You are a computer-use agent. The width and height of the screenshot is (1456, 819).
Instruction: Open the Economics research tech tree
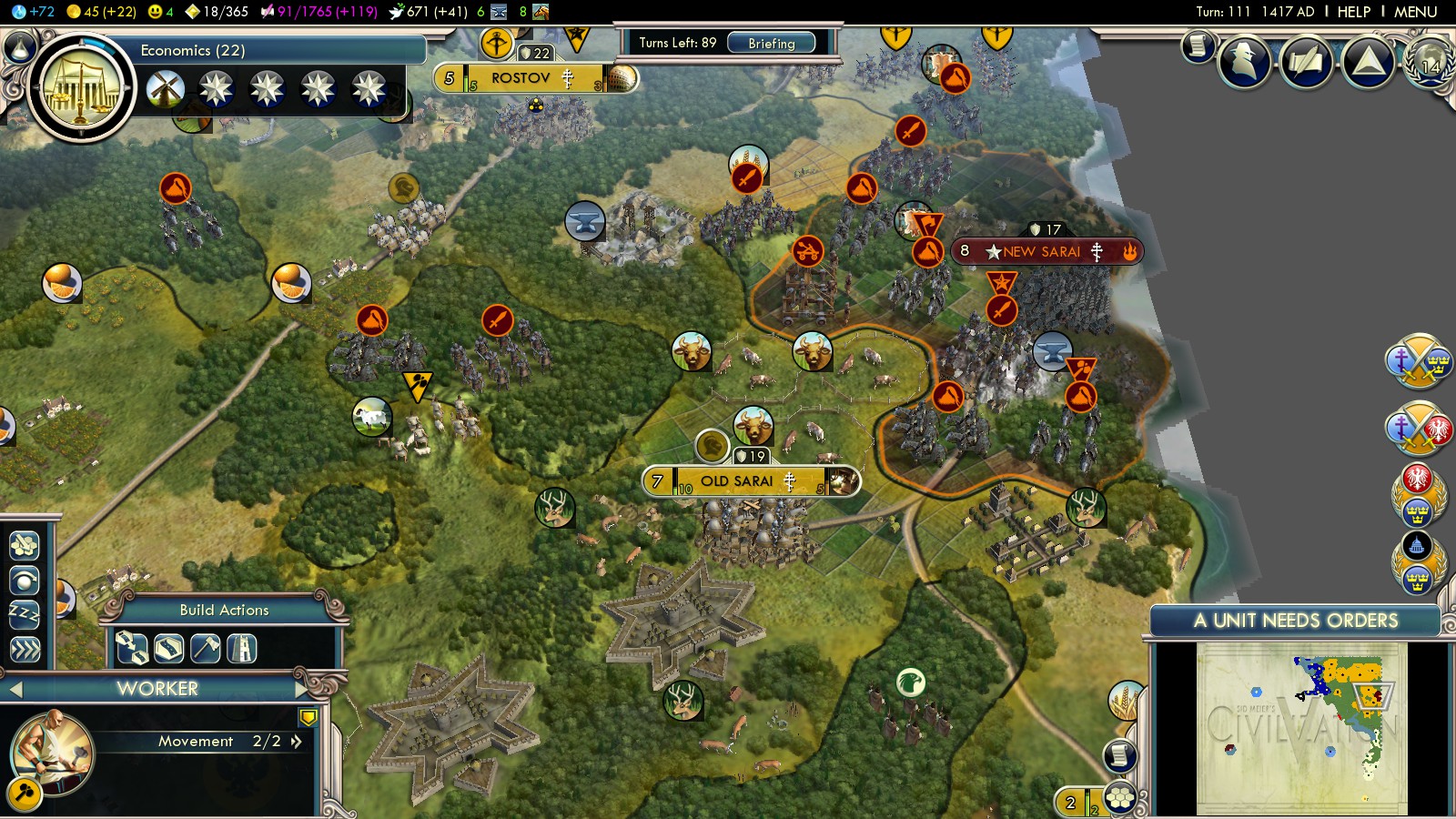click(x=81, y=87)
